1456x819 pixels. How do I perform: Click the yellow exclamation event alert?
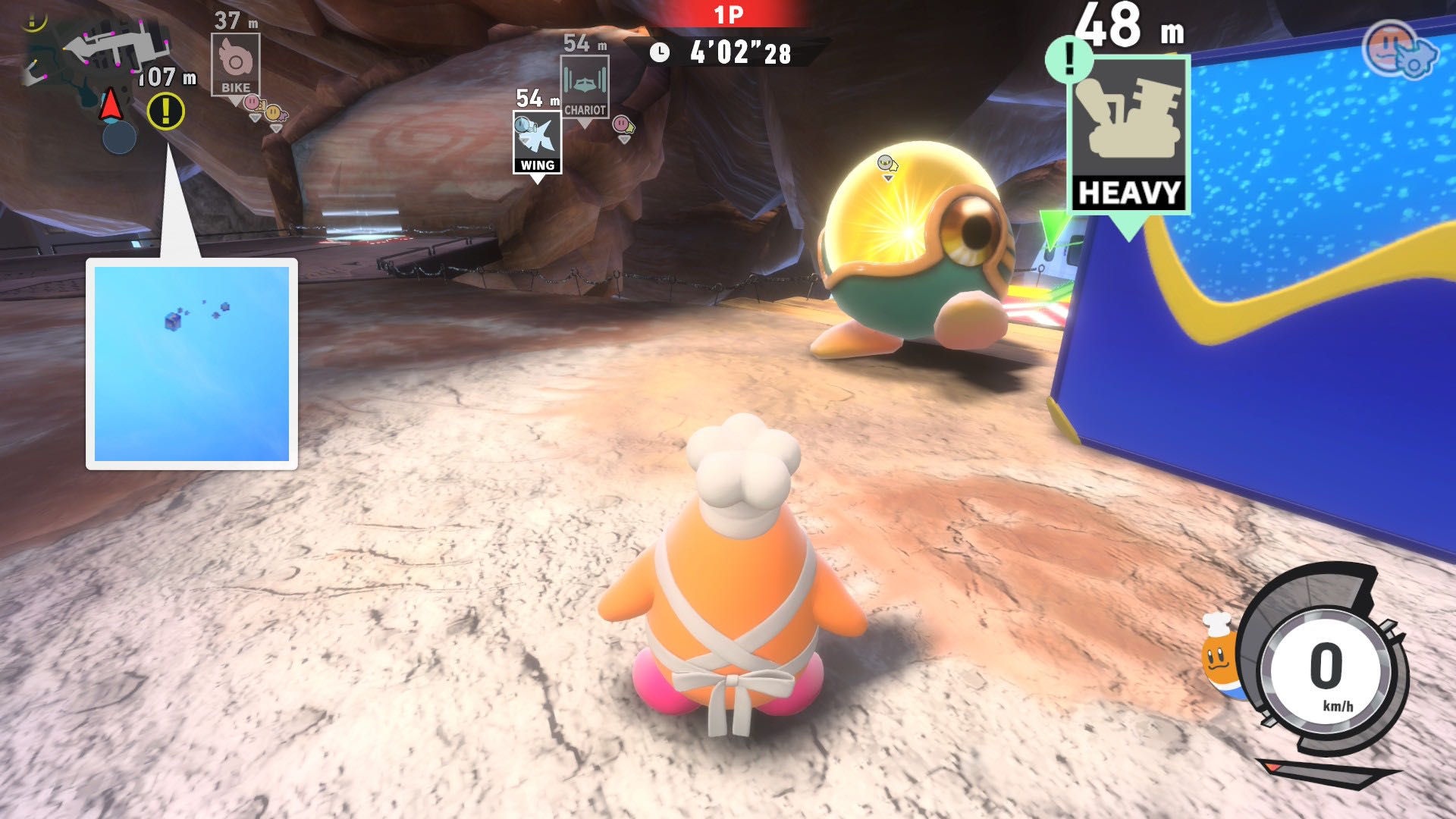point(165,111)
